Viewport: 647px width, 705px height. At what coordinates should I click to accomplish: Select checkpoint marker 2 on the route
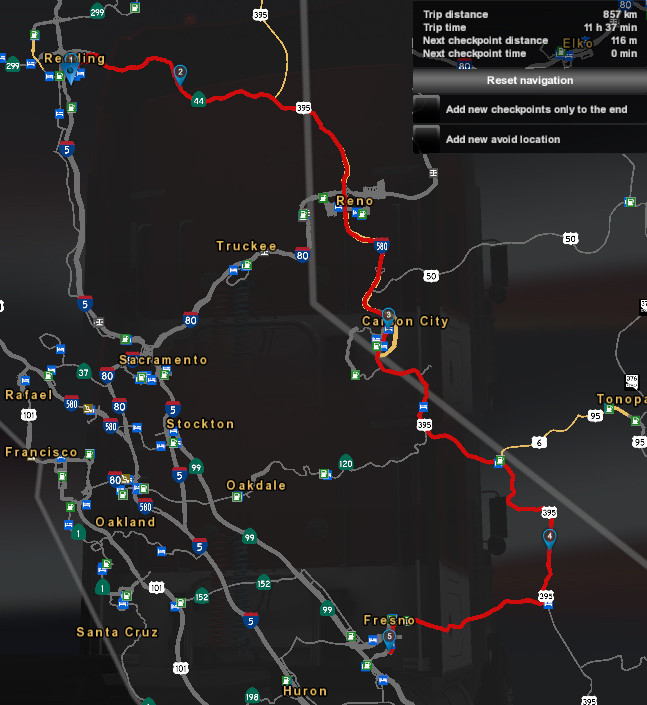(180, 73)
